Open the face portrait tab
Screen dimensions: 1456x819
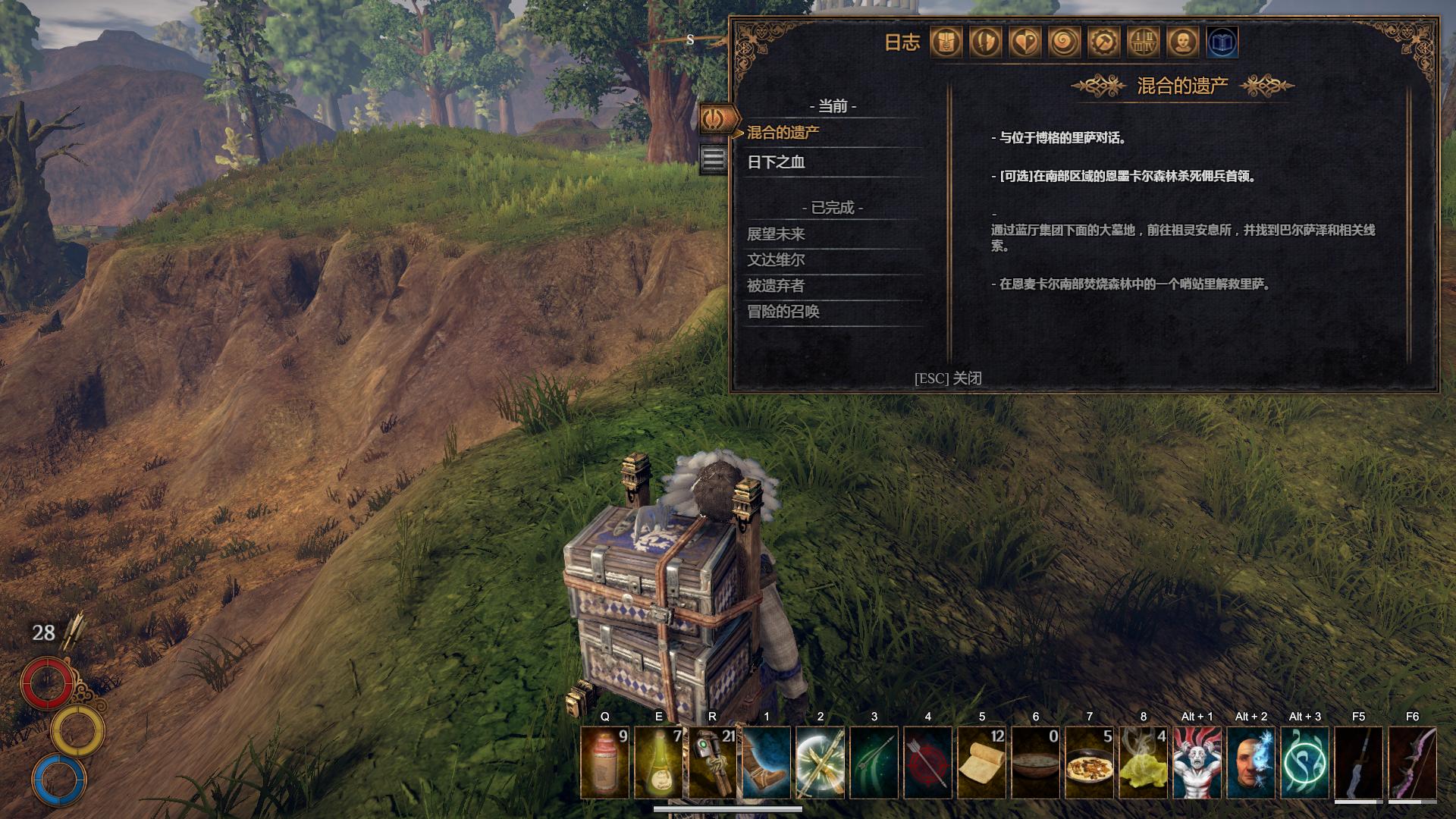[x=1182, y=42]
